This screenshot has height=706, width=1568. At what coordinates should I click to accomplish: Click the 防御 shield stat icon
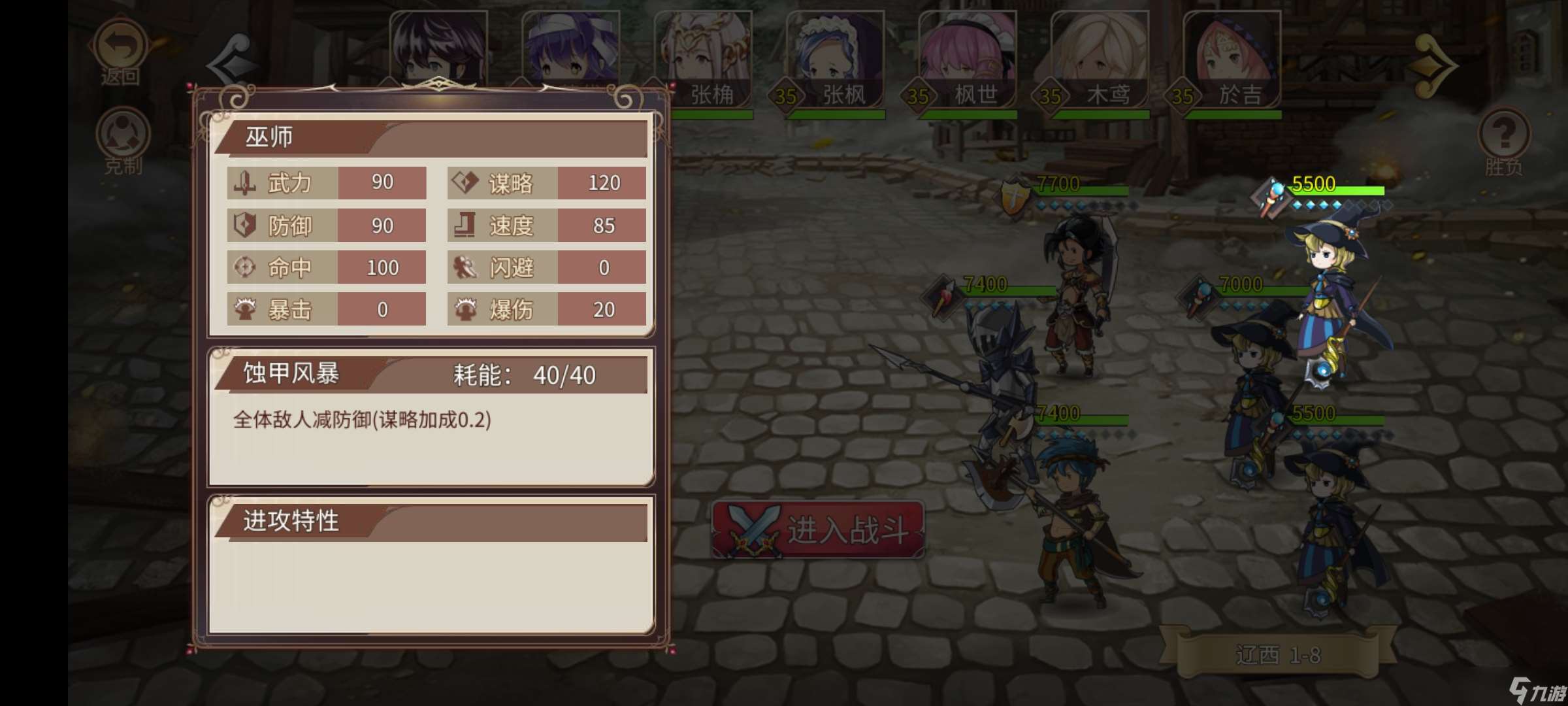tap(244, 226)
